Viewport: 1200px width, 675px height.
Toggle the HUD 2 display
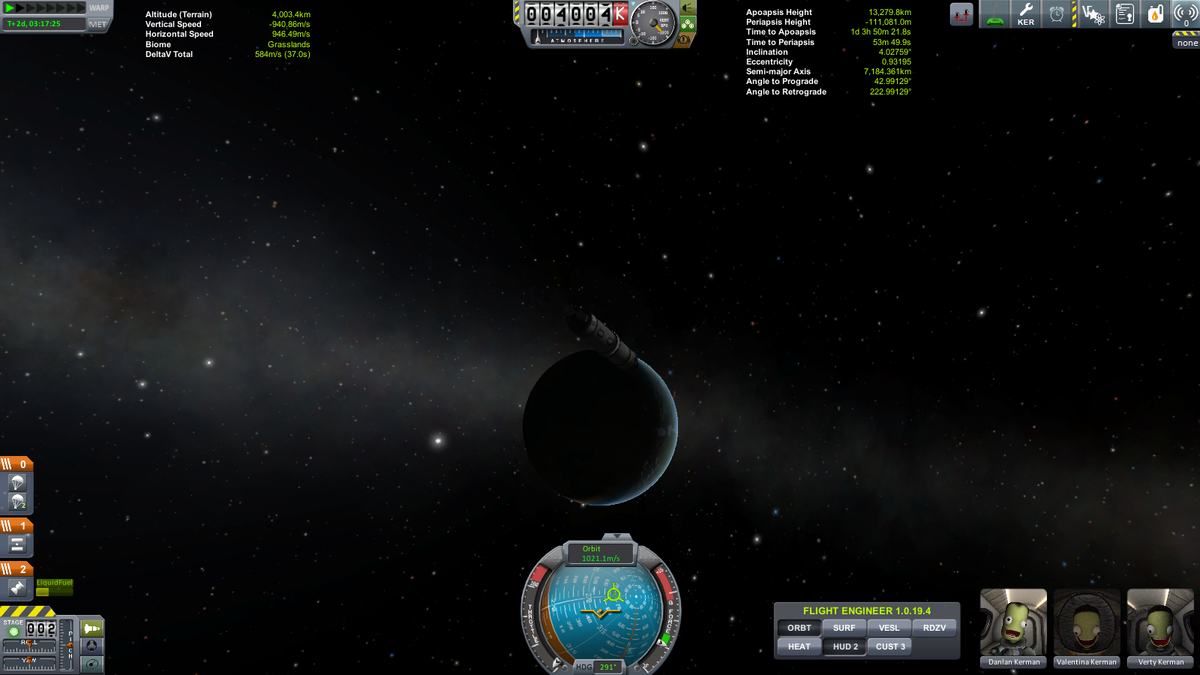point(845,647)
